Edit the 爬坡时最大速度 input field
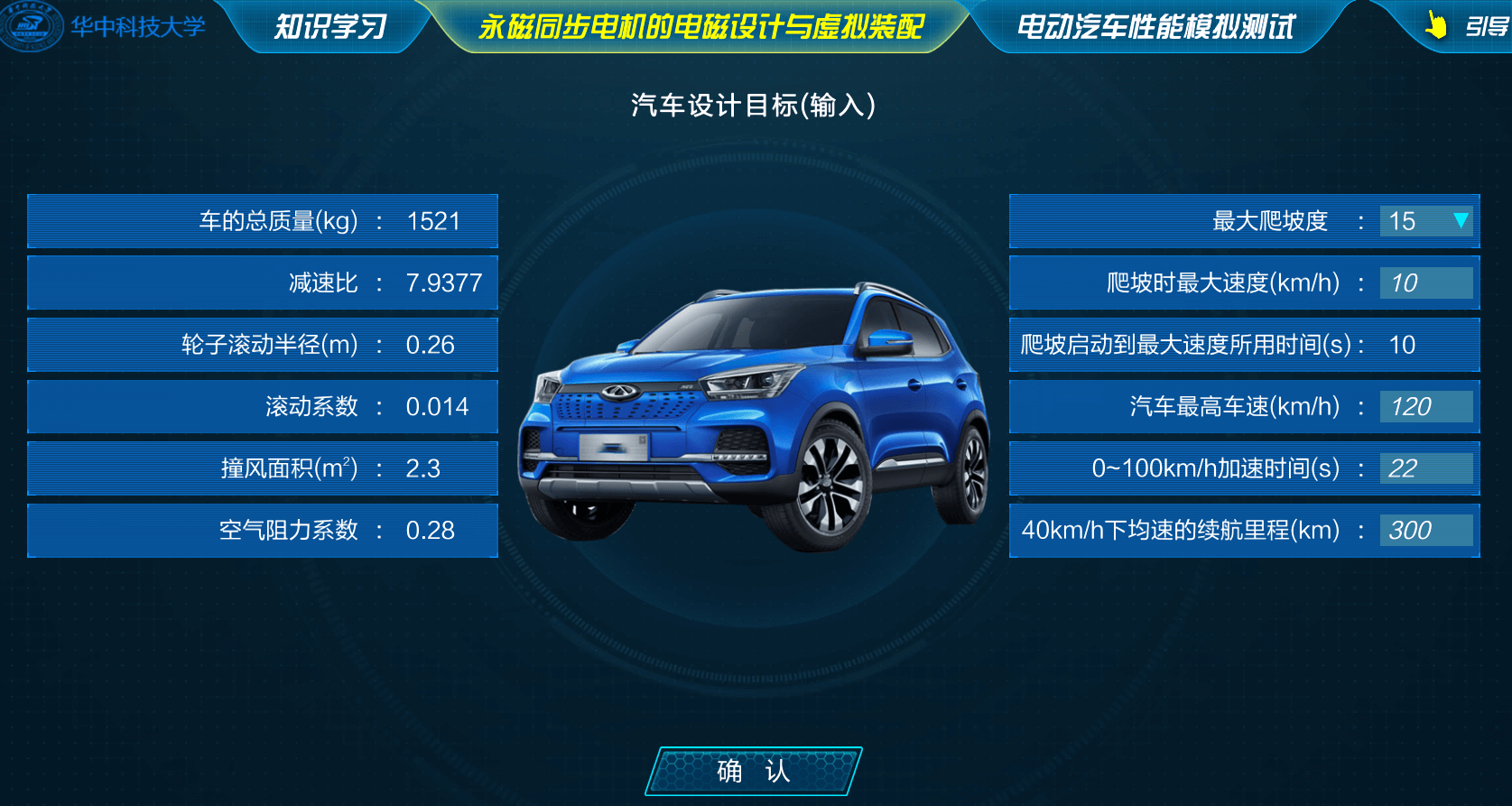 [1426, 283]
